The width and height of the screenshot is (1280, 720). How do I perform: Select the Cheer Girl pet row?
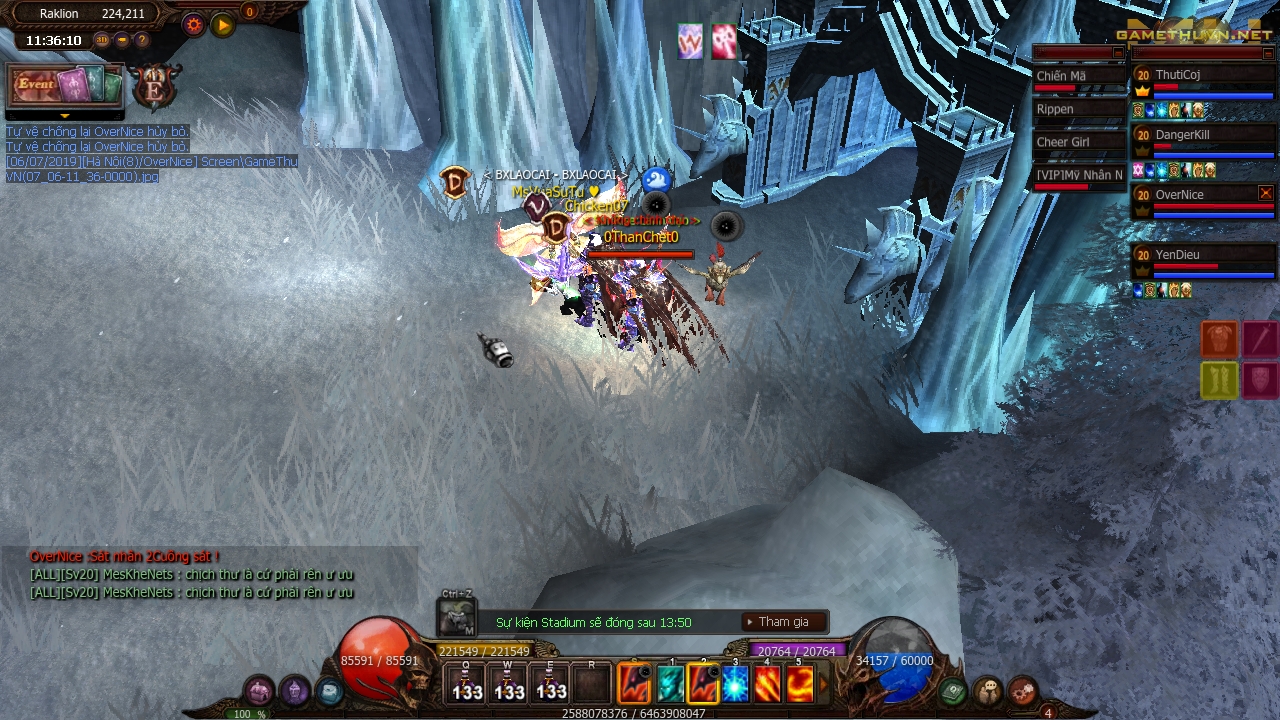click(x=1079, y=143)
